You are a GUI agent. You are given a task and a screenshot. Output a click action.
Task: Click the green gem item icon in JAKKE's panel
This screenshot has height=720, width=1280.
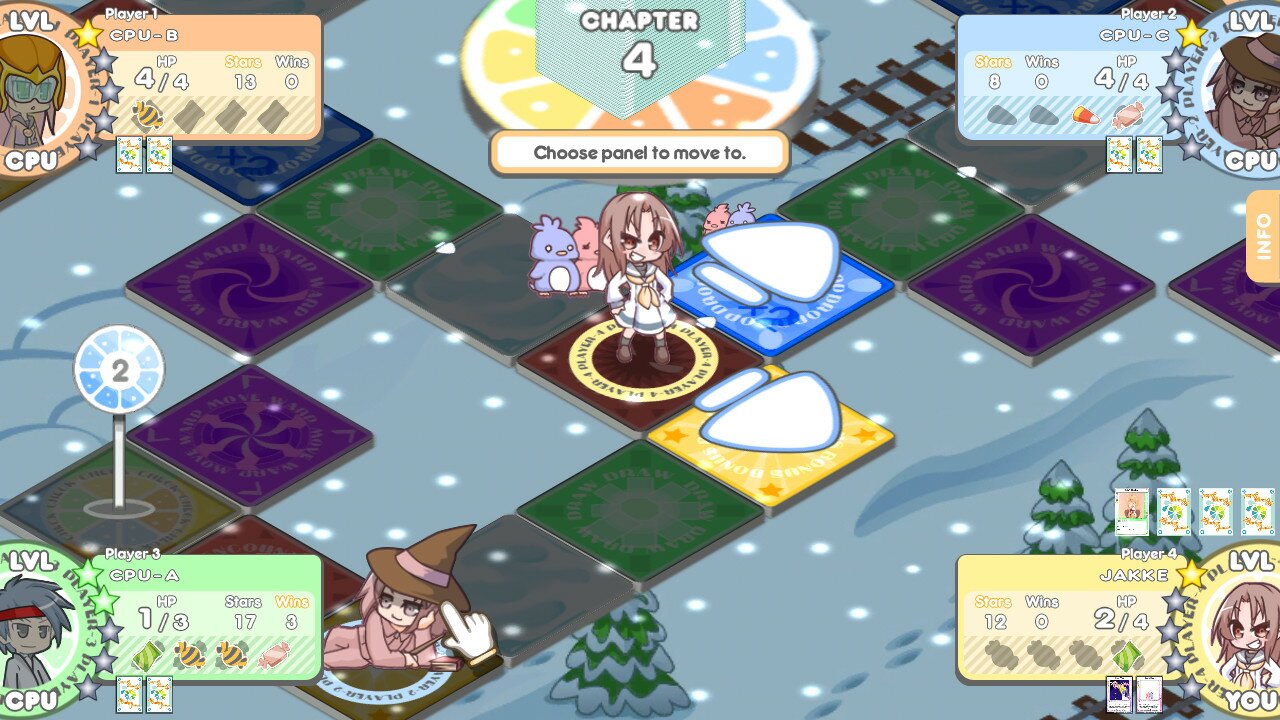tap(1127, 656)
